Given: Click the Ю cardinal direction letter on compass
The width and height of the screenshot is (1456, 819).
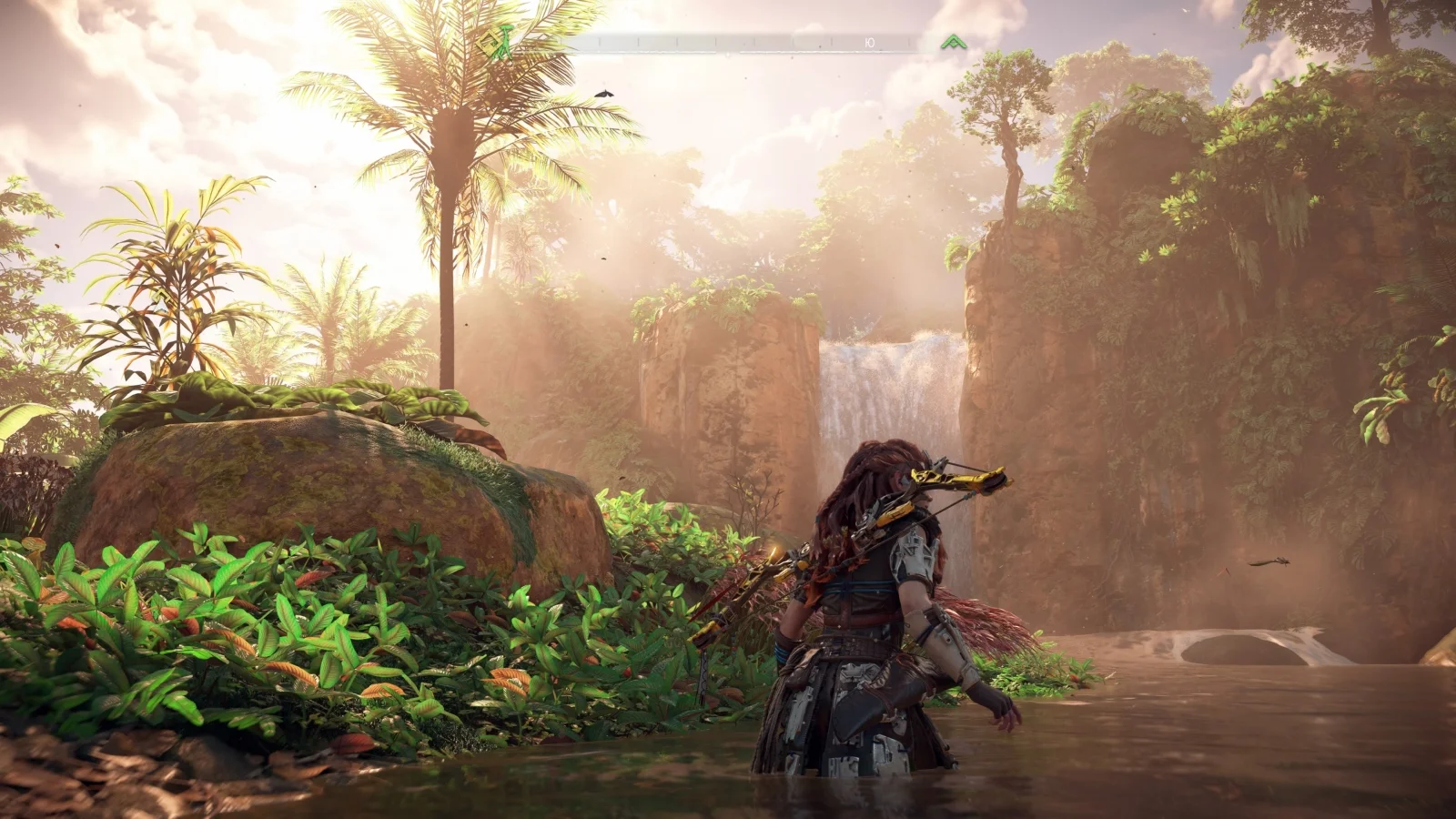Looking at the screenshot, I should (x=870, y=42).
